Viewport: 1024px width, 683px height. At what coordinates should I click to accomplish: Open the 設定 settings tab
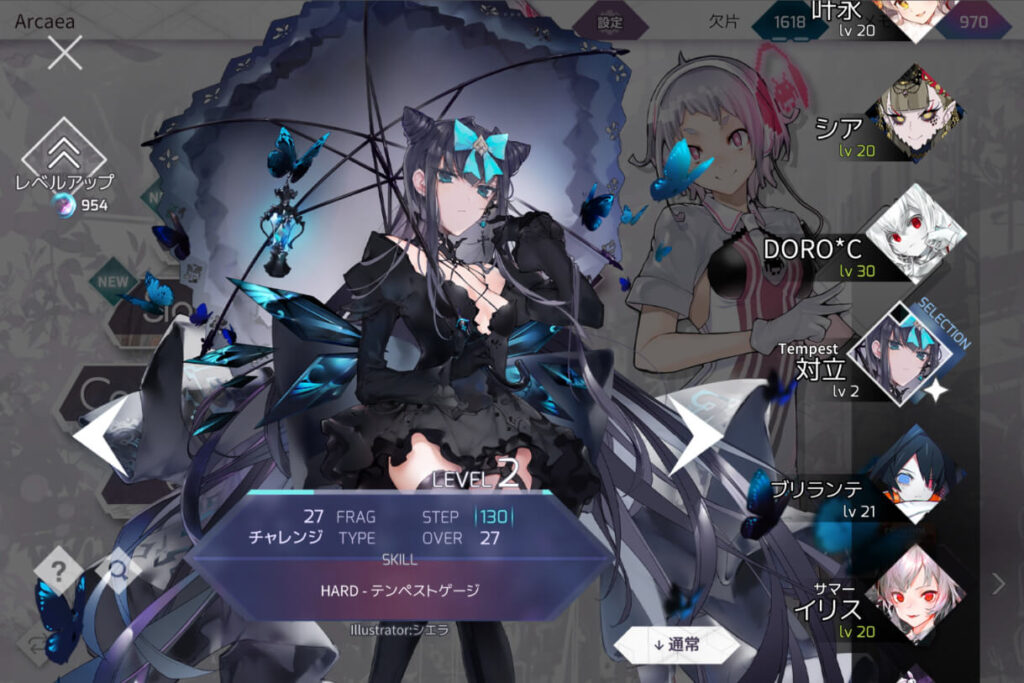pyautogui.click(x=610, y=22)
